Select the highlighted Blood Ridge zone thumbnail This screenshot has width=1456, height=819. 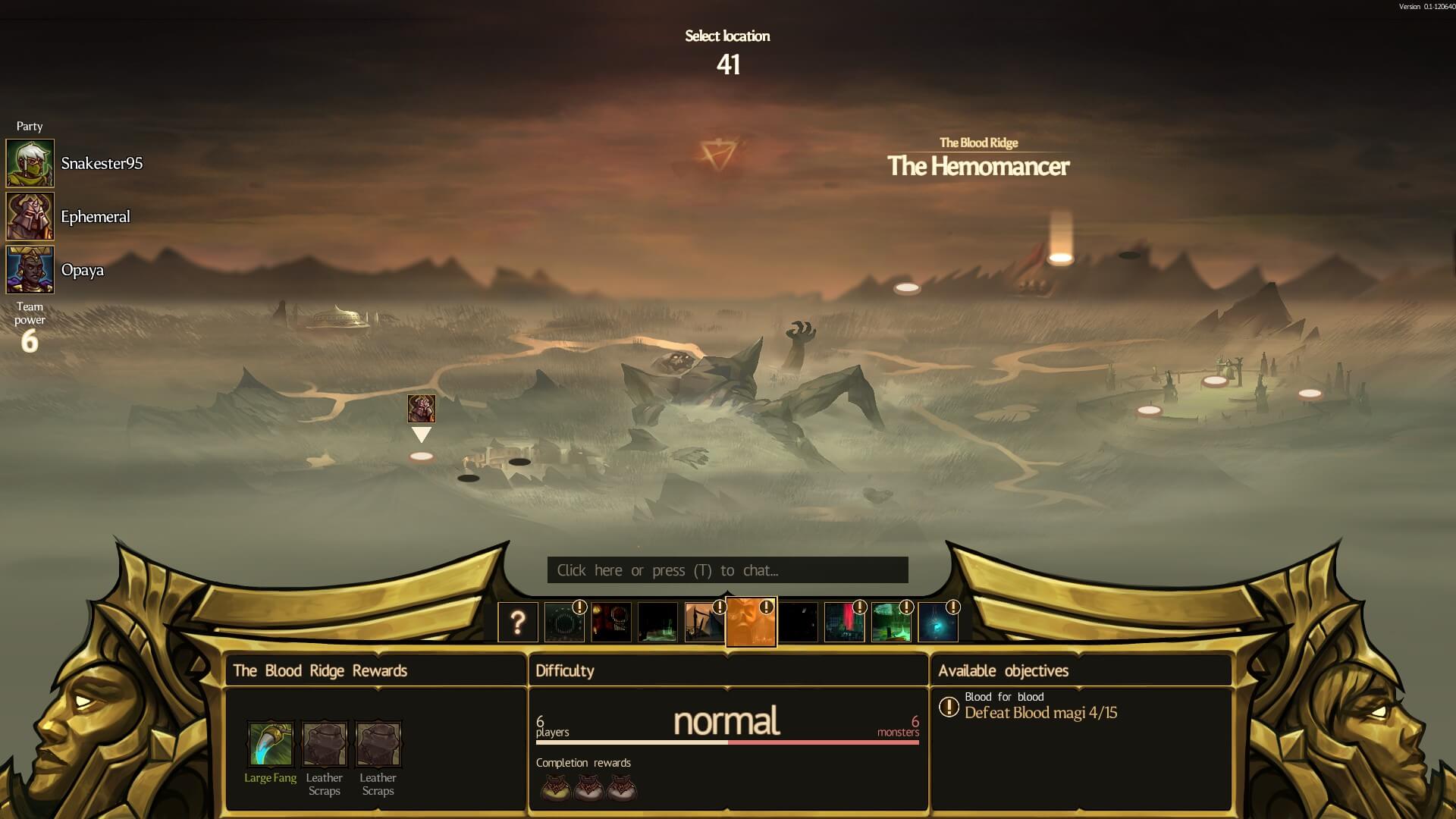point(751,622)
